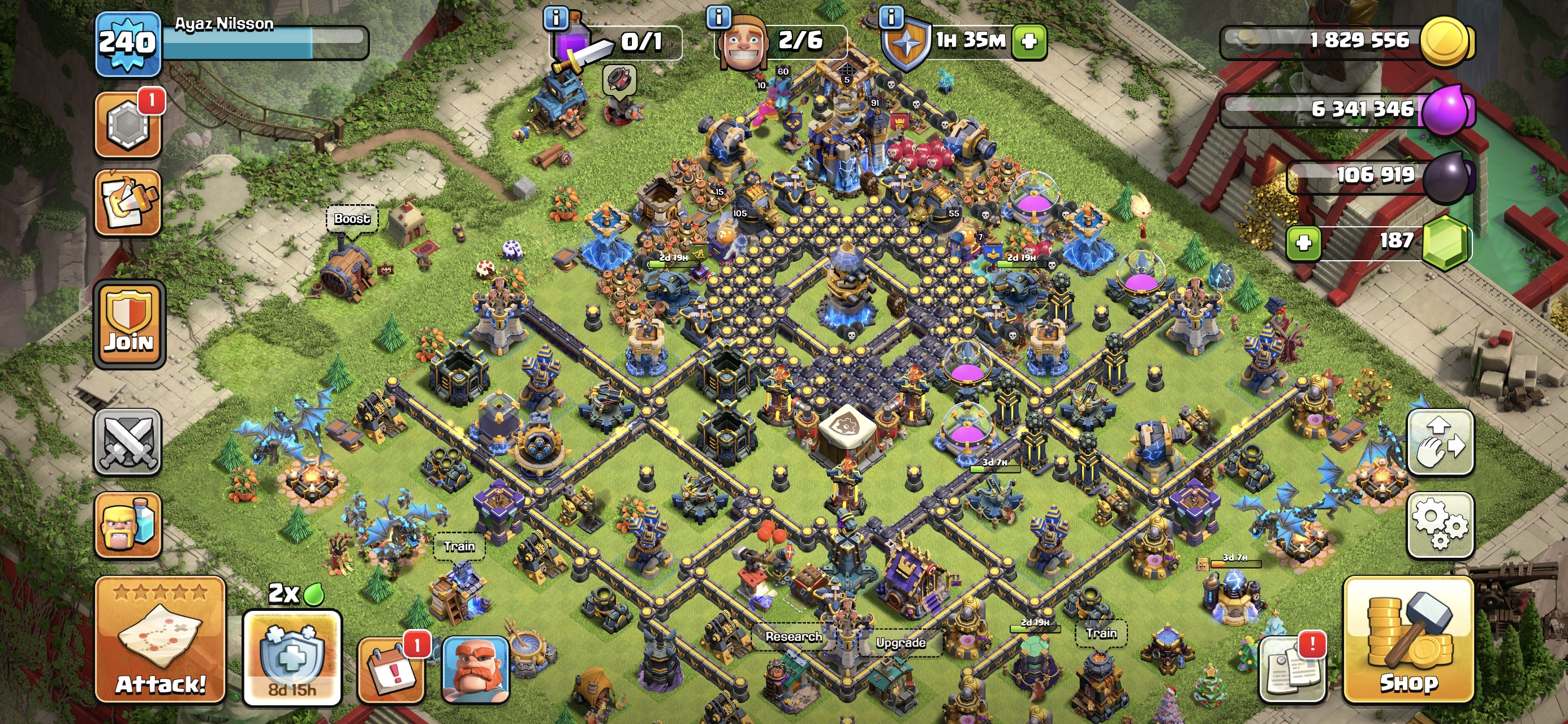Show builder info via the i icon

coord(718,17)
